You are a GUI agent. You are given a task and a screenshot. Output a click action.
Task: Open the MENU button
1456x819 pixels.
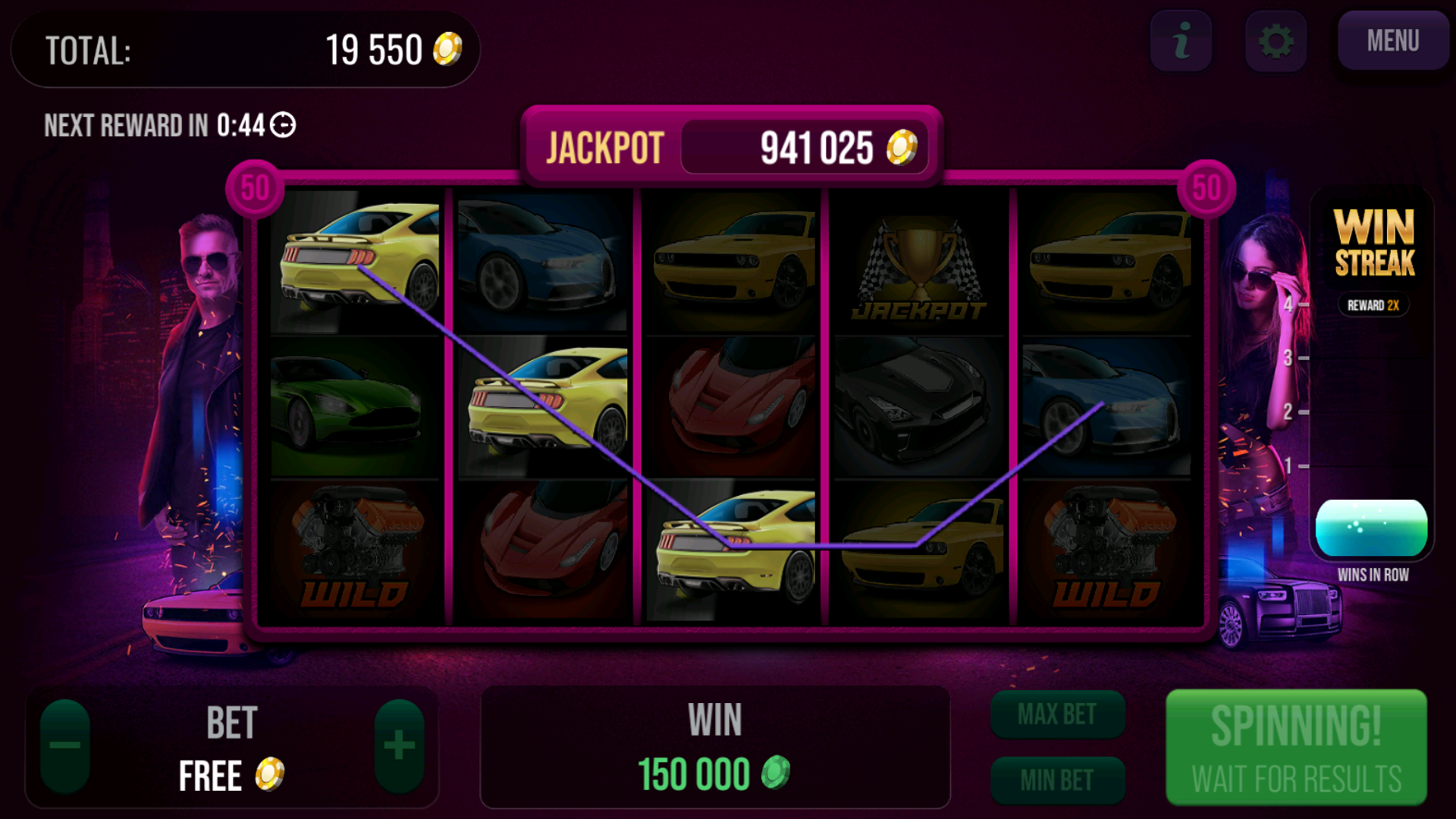click(1392, 41)
